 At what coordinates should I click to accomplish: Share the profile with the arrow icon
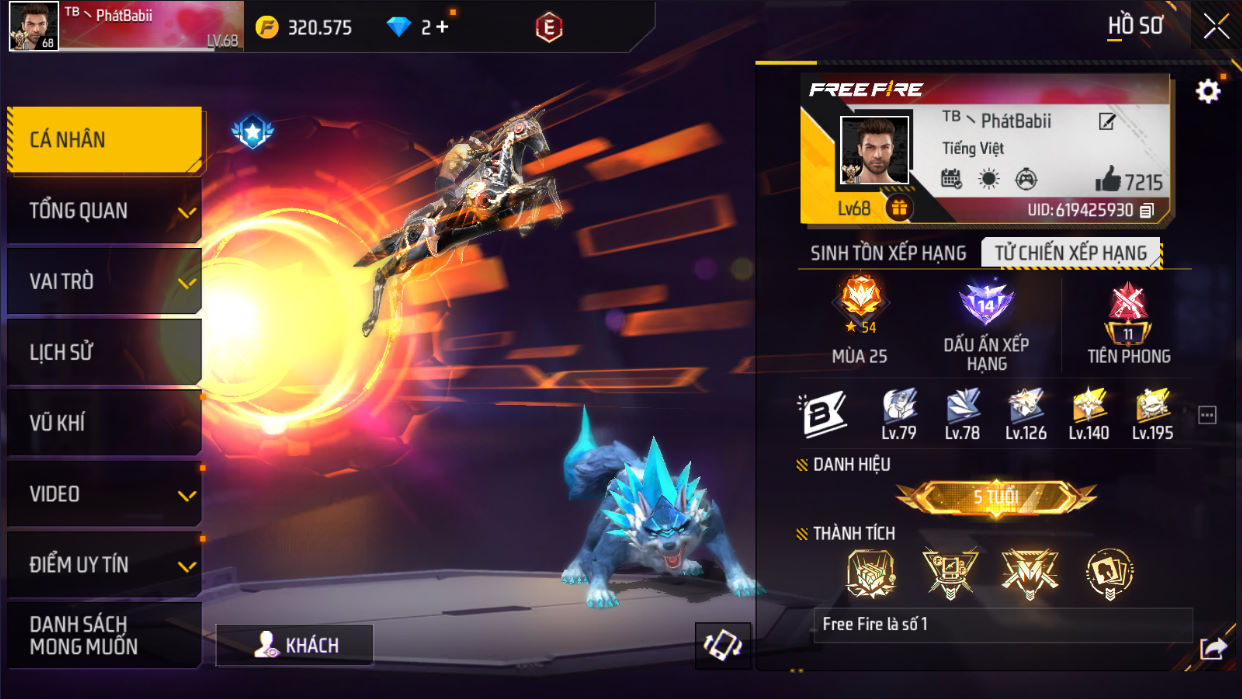coord(1213,649)
